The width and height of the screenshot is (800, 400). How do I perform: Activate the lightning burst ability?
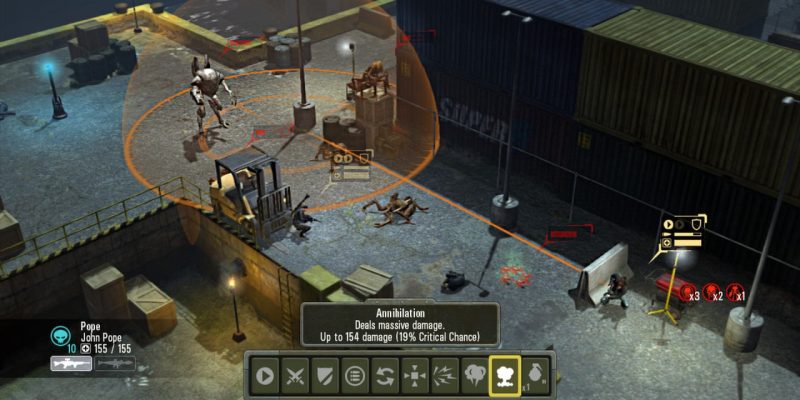tap(444, 375)
